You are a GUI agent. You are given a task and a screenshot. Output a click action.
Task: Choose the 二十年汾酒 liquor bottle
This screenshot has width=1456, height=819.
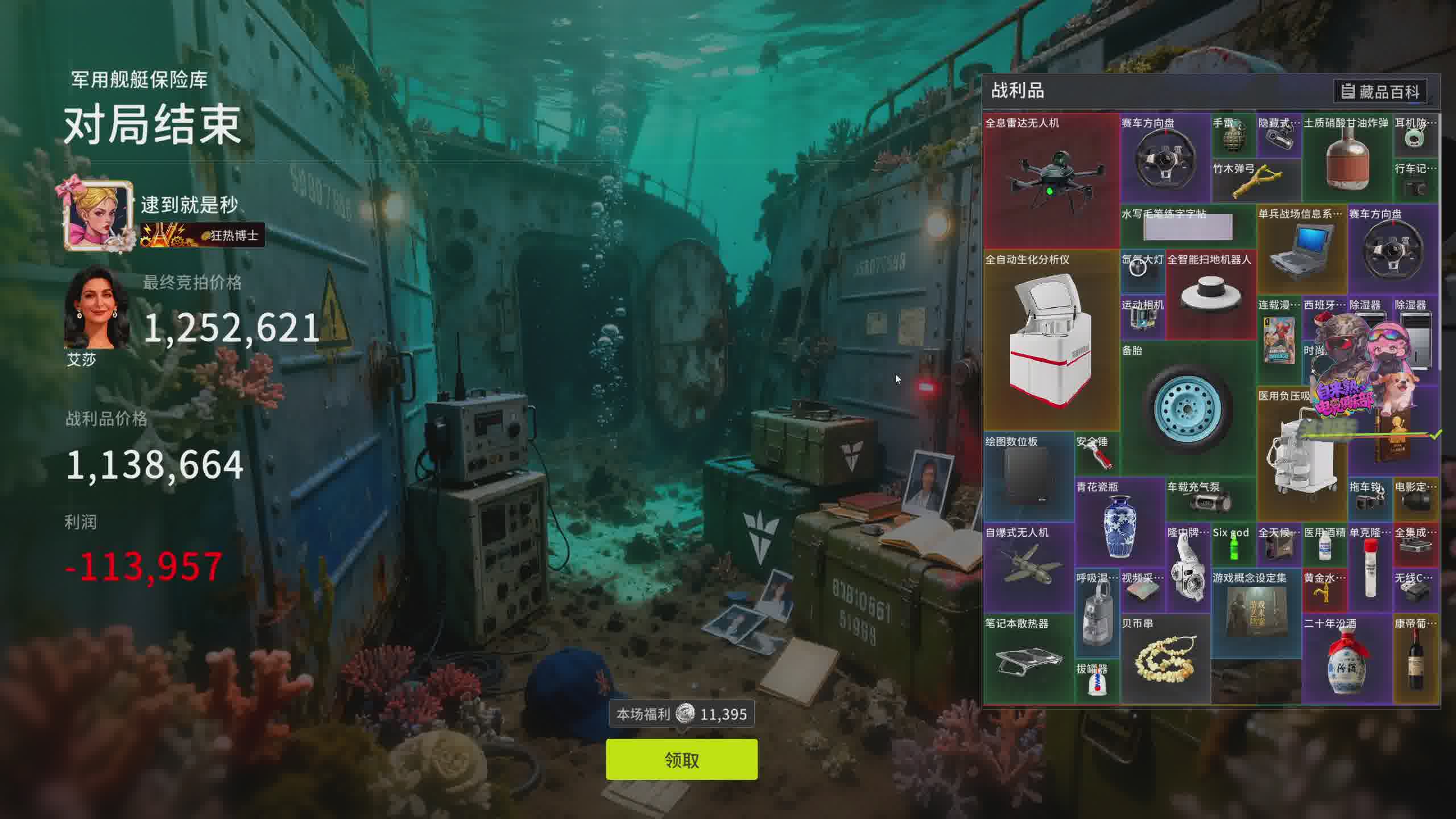(1347, 659)
